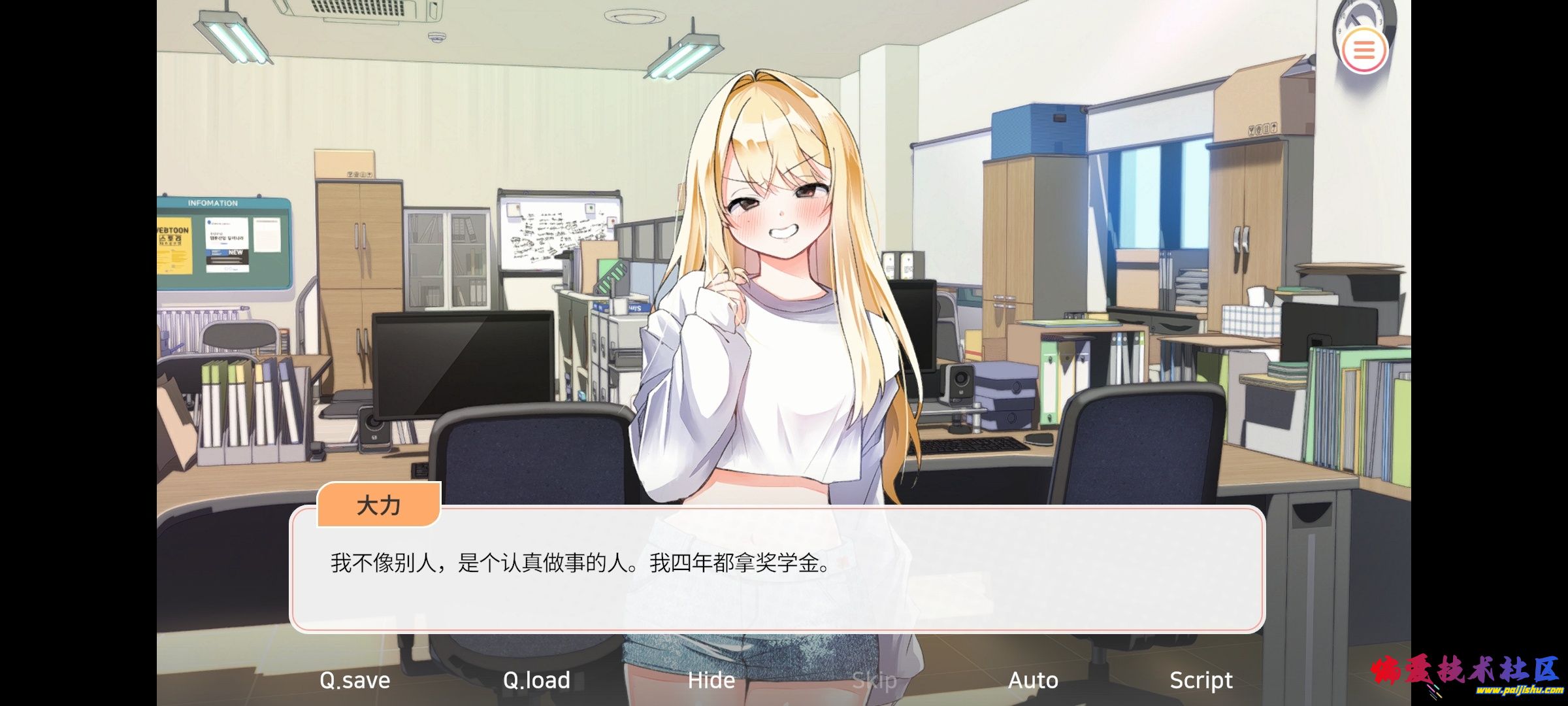This screenshot has height=706, width=1568.
Task: Toggle Auto text advance
Action: pos(1033,681)
